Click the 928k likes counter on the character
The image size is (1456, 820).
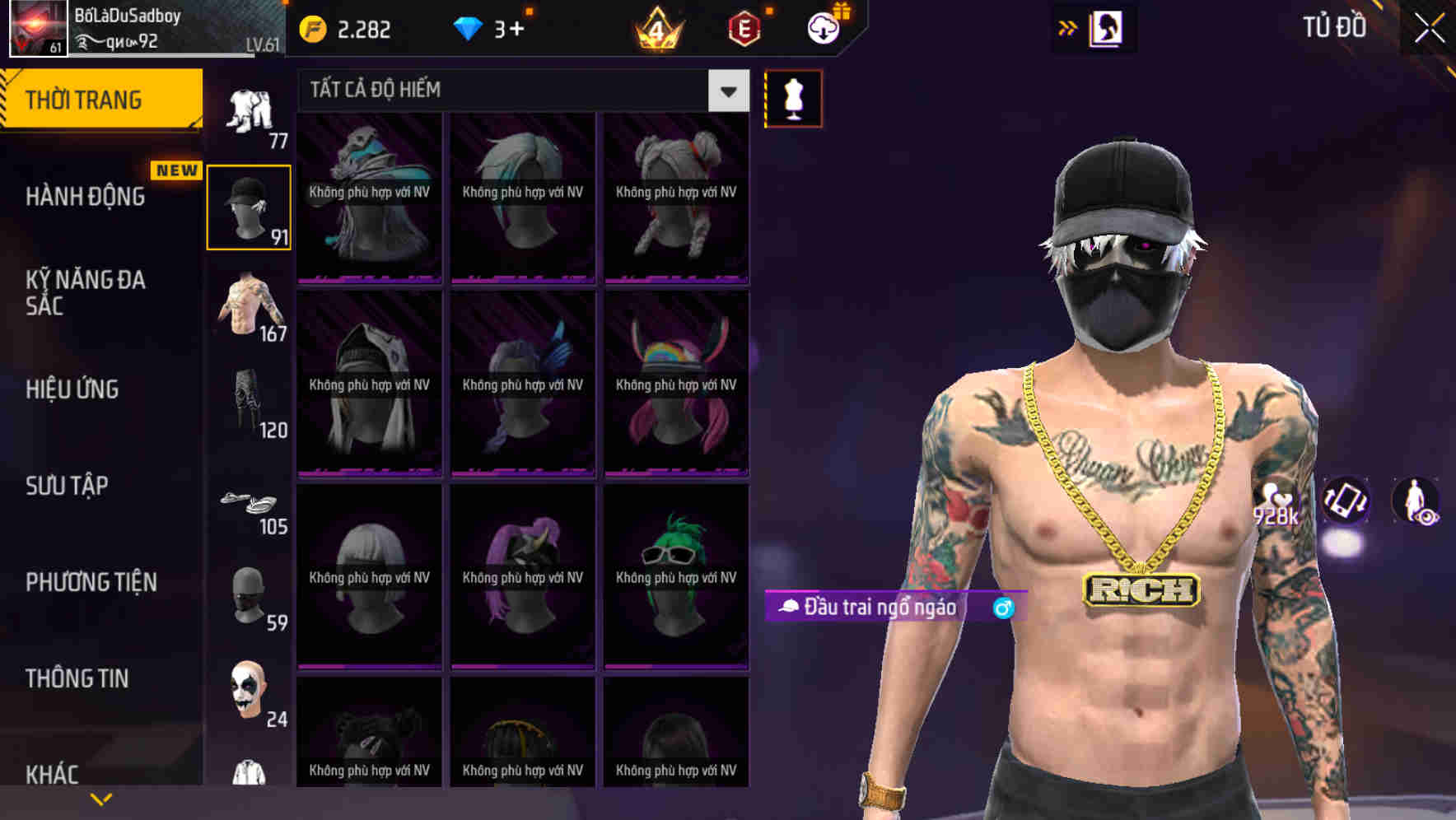pos(1275,506)
